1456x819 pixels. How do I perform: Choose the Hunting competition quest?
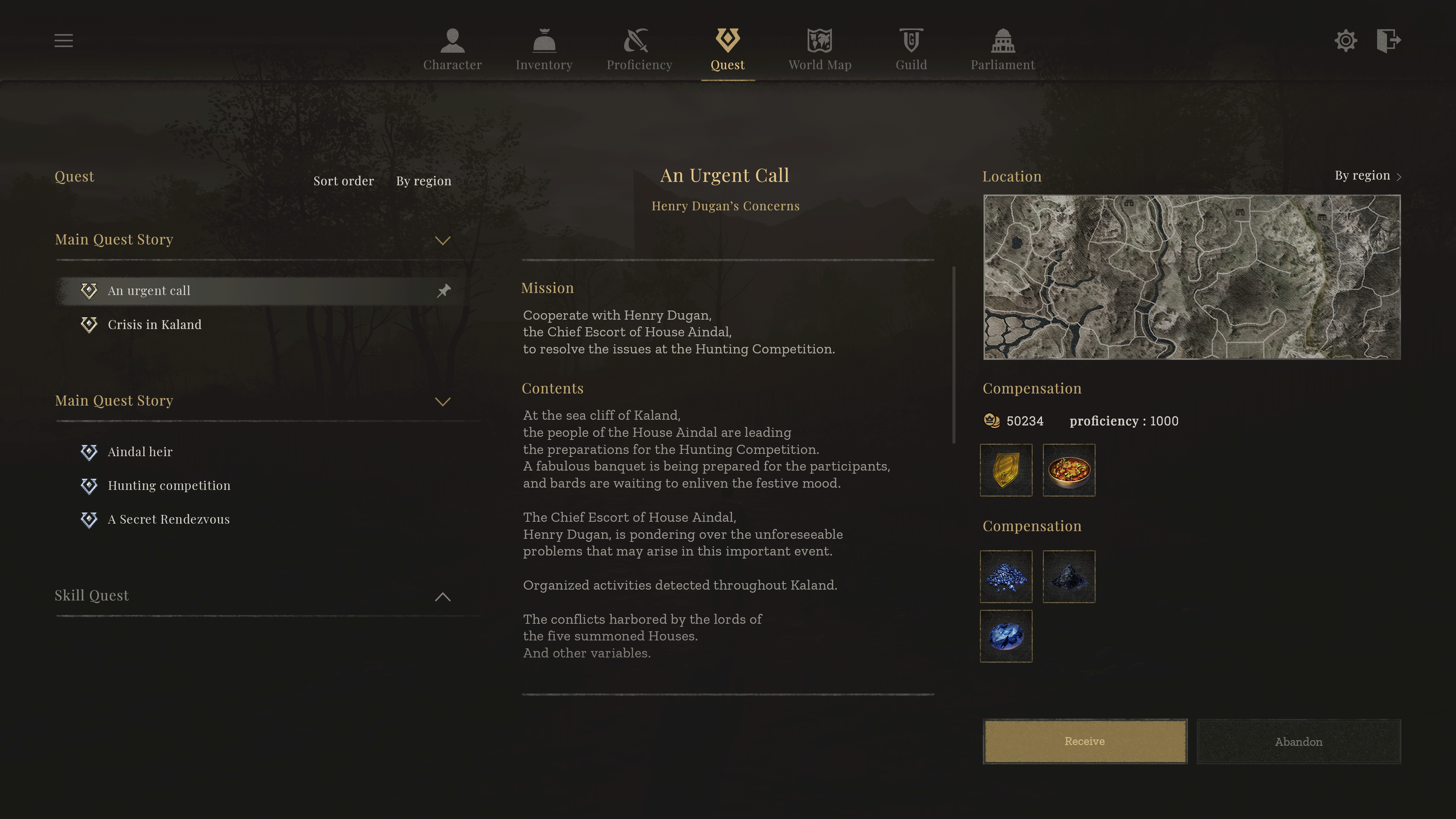tap(169, 485)
